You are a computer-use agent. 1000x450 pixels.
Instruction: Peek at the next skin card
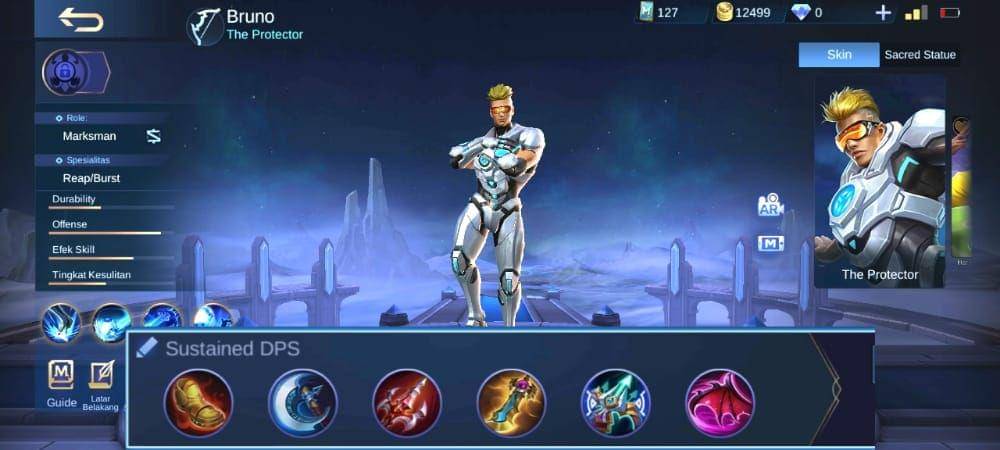961,190
